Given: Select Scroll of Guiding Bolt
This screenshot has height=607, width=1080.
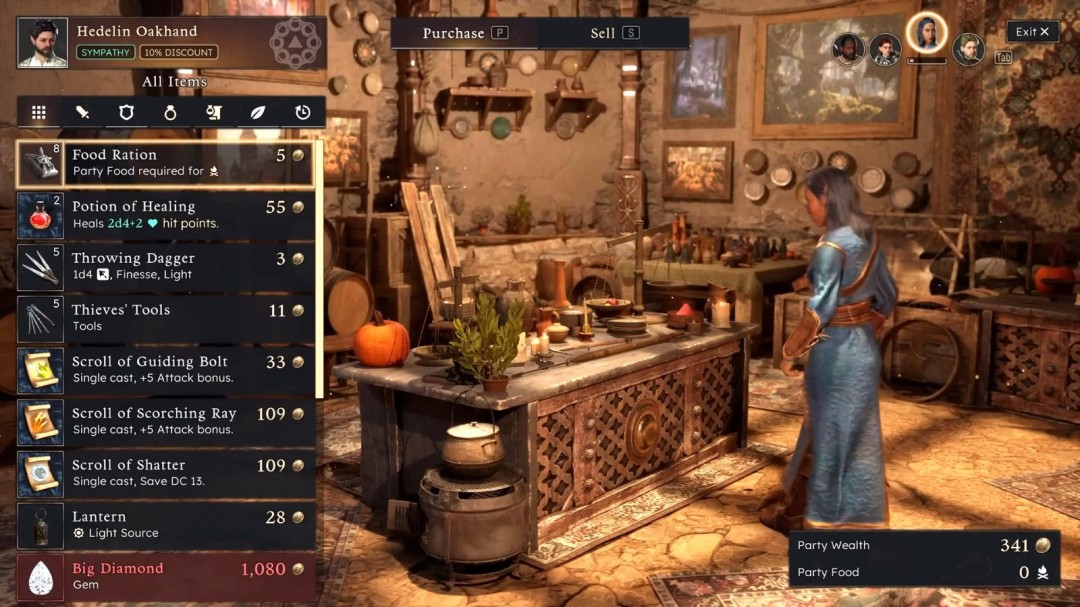Looking at the screenshot, I should (x=166, y=369).
